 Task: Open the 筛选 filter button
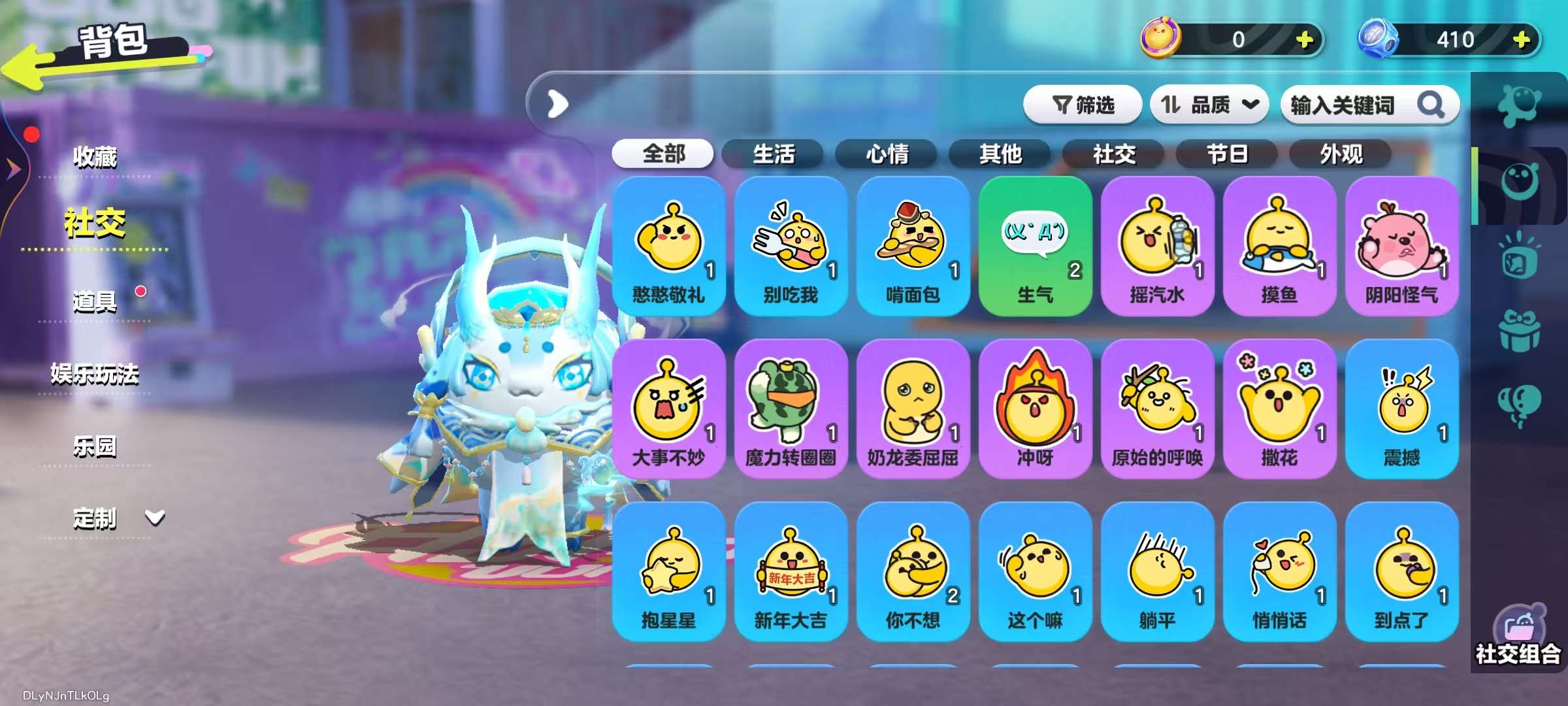click(x=1083, y=105)
